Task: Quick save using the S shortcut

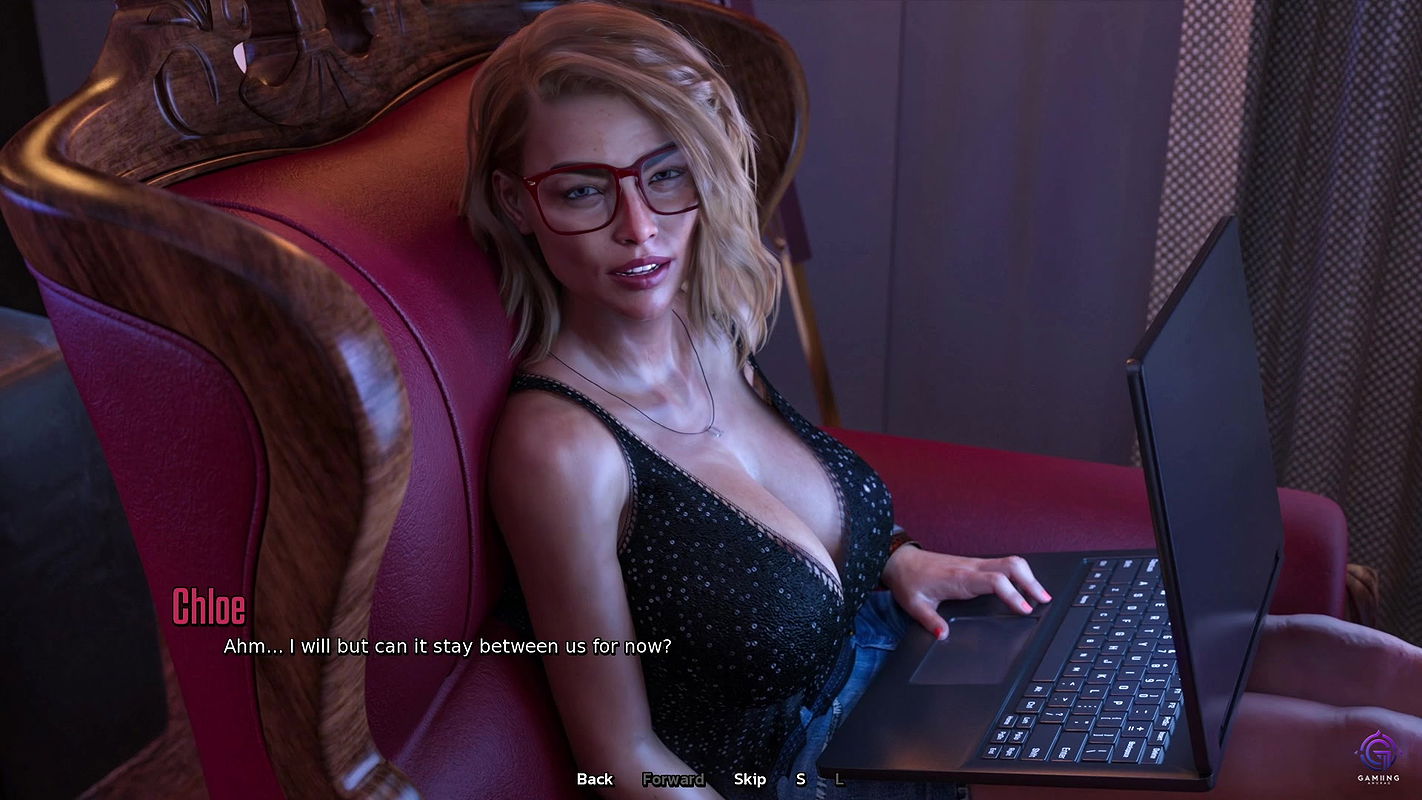Action: tap(800, 778)
